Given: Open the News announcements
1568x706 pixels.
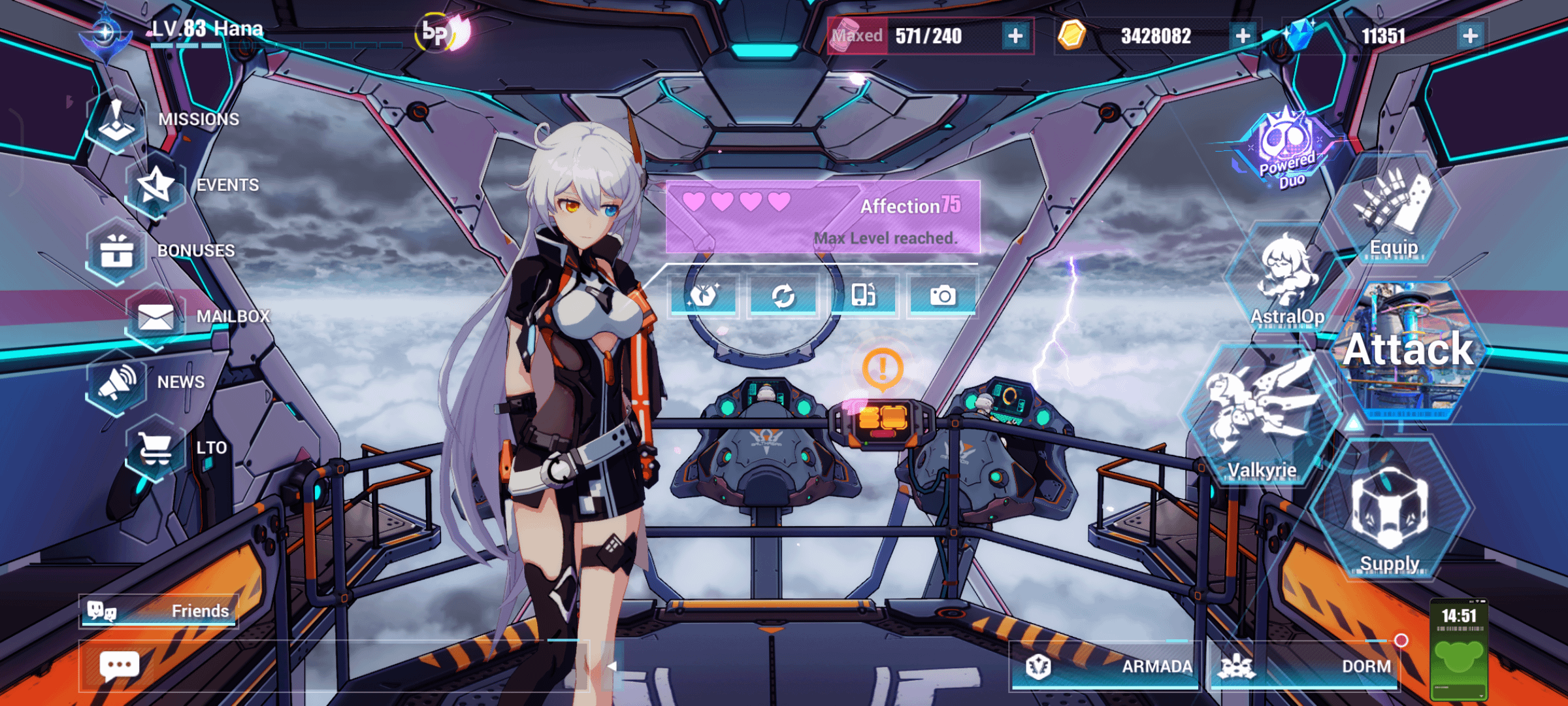Looking at the screenshot, I should coord(116,383).
